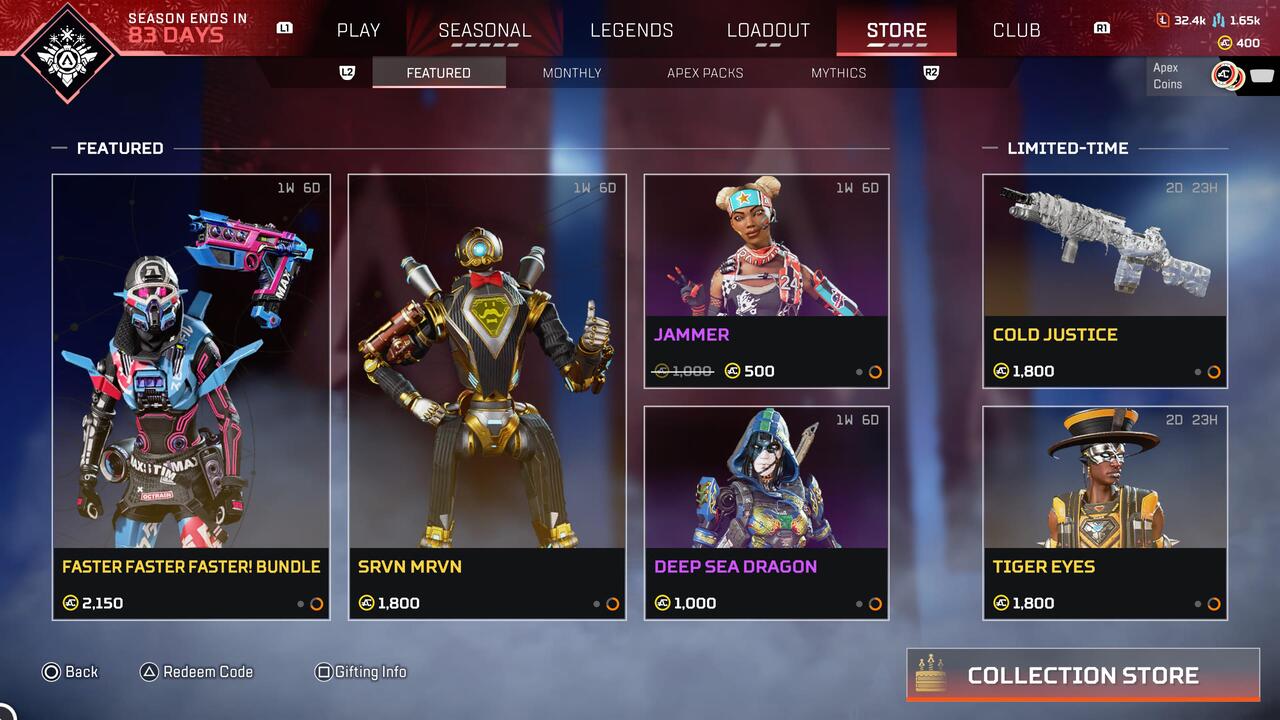Screen dimensions: 1280x720
Task: Select the Store tab
Action: (896, 30)
